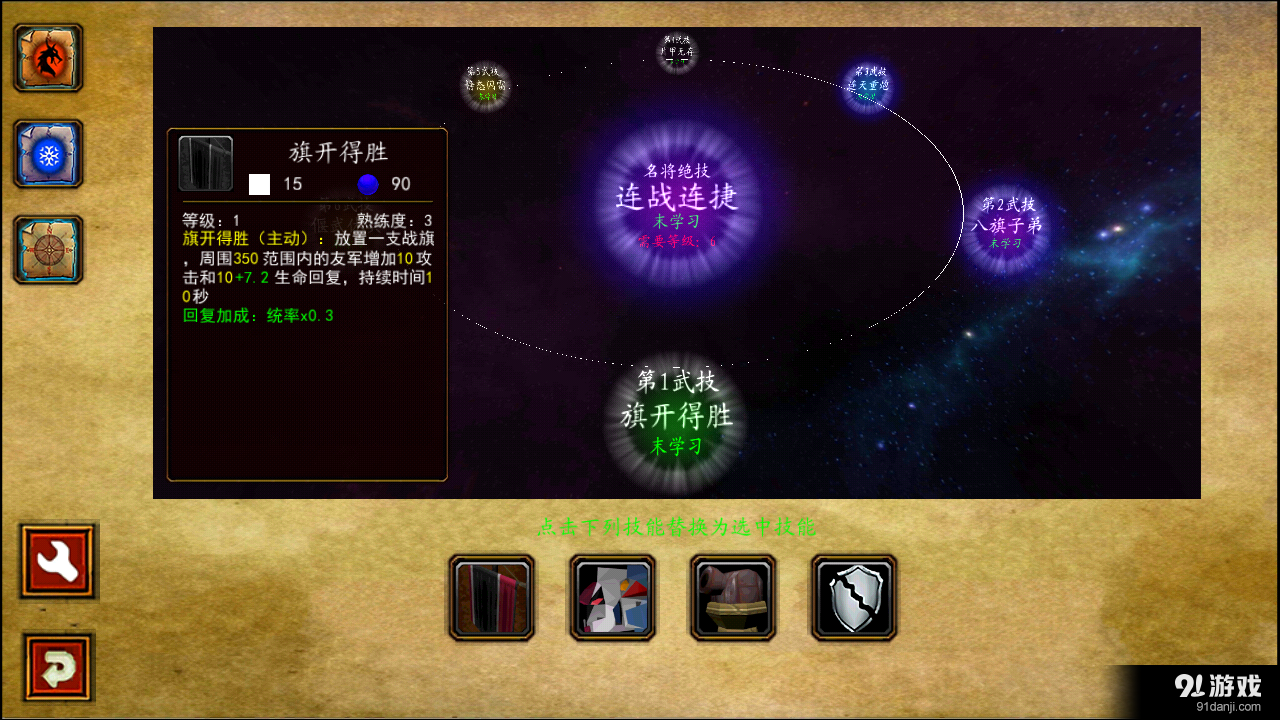Click the blue frost orb sidebar icon

(x=46, y=155)
